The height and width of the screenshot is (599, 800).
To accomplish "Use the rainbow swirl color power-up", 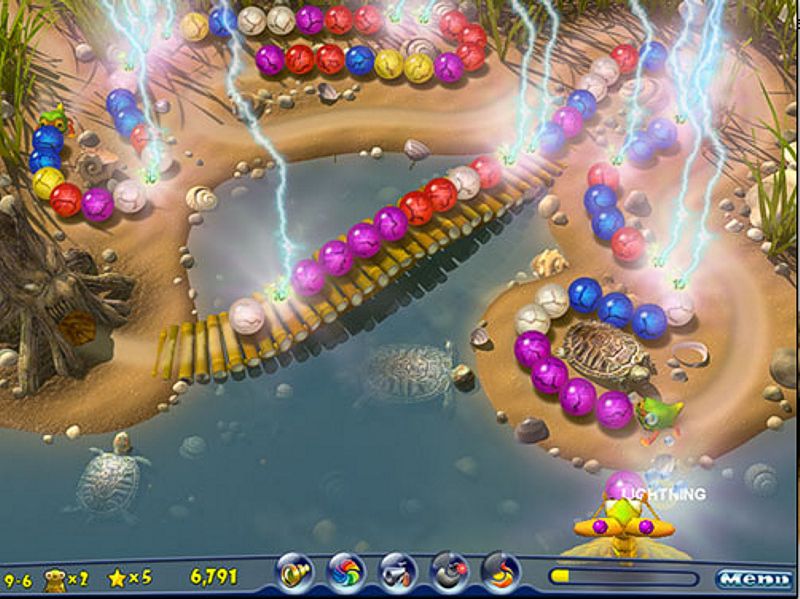I will [347, 573].
